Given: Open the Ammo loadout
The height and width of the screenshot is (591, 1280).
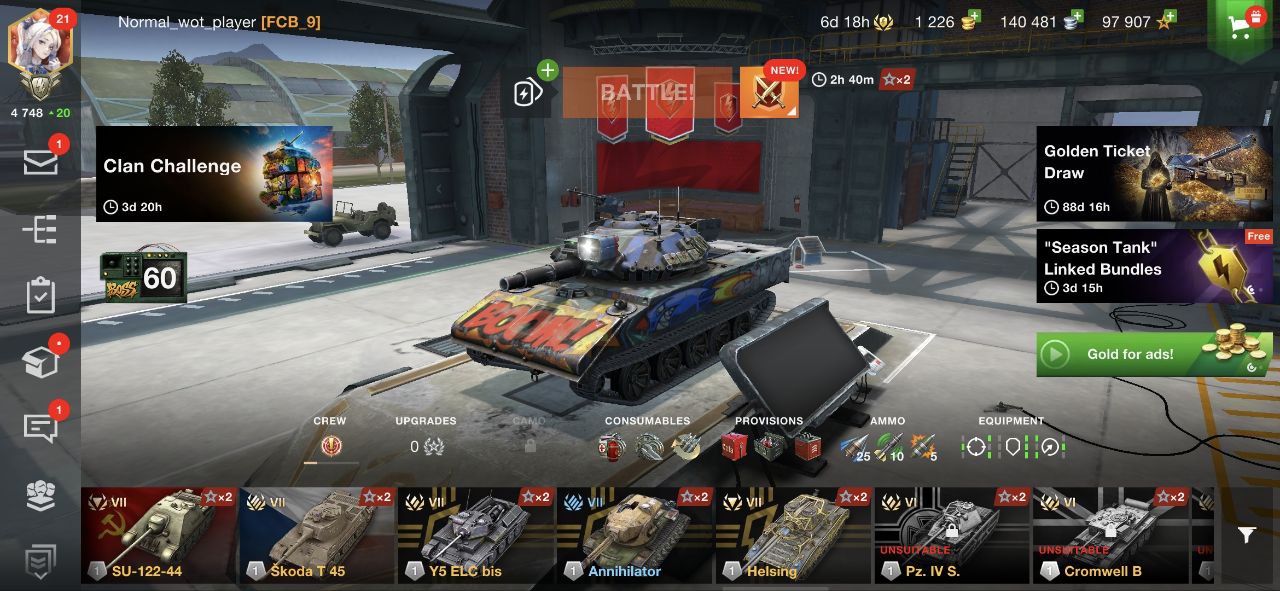Looking at the screenshot, I should tap(888, 446).
